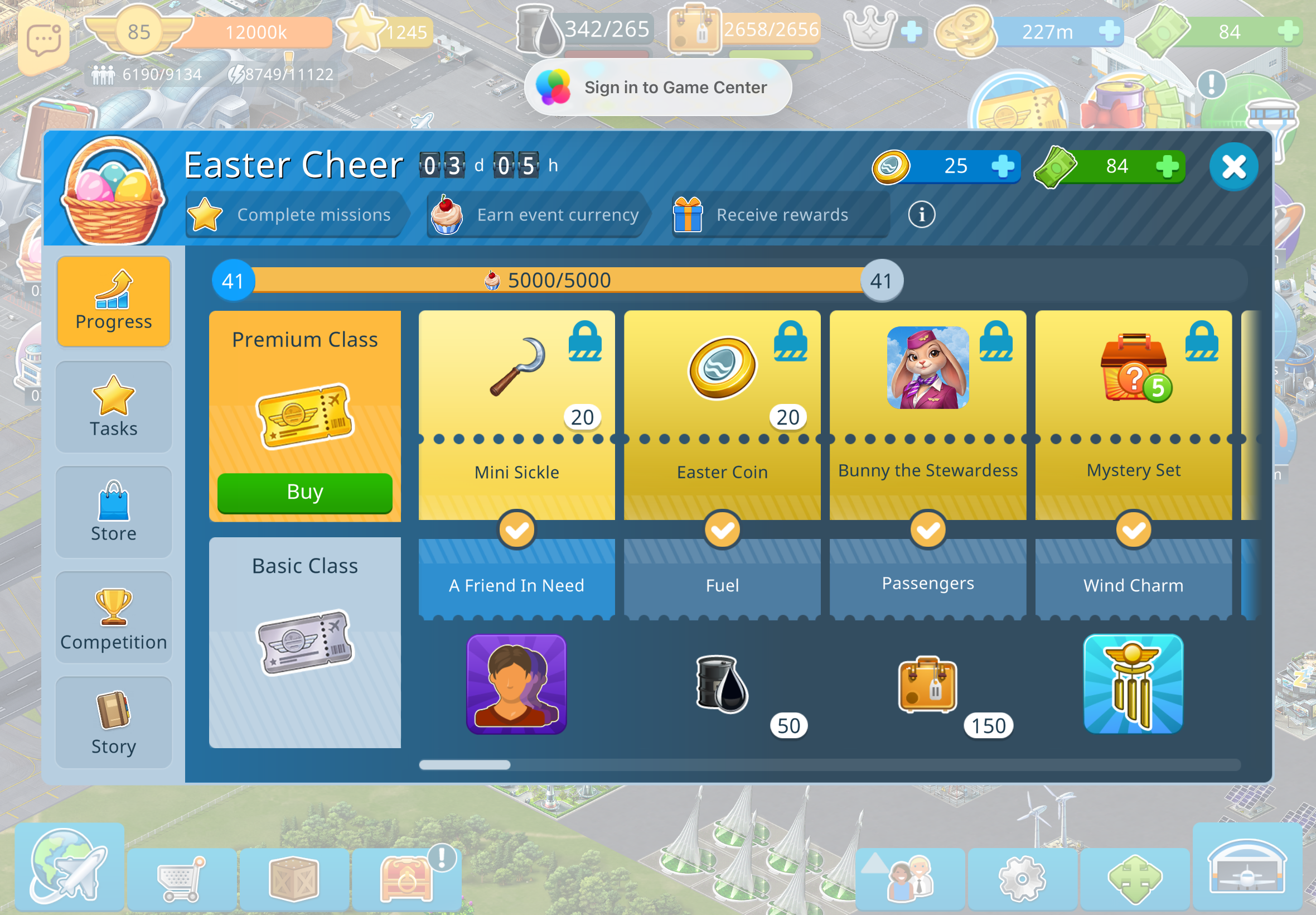Add green cash in the event header
This screenshot has width=1316, height=915.
click(x=1167, y=166)
